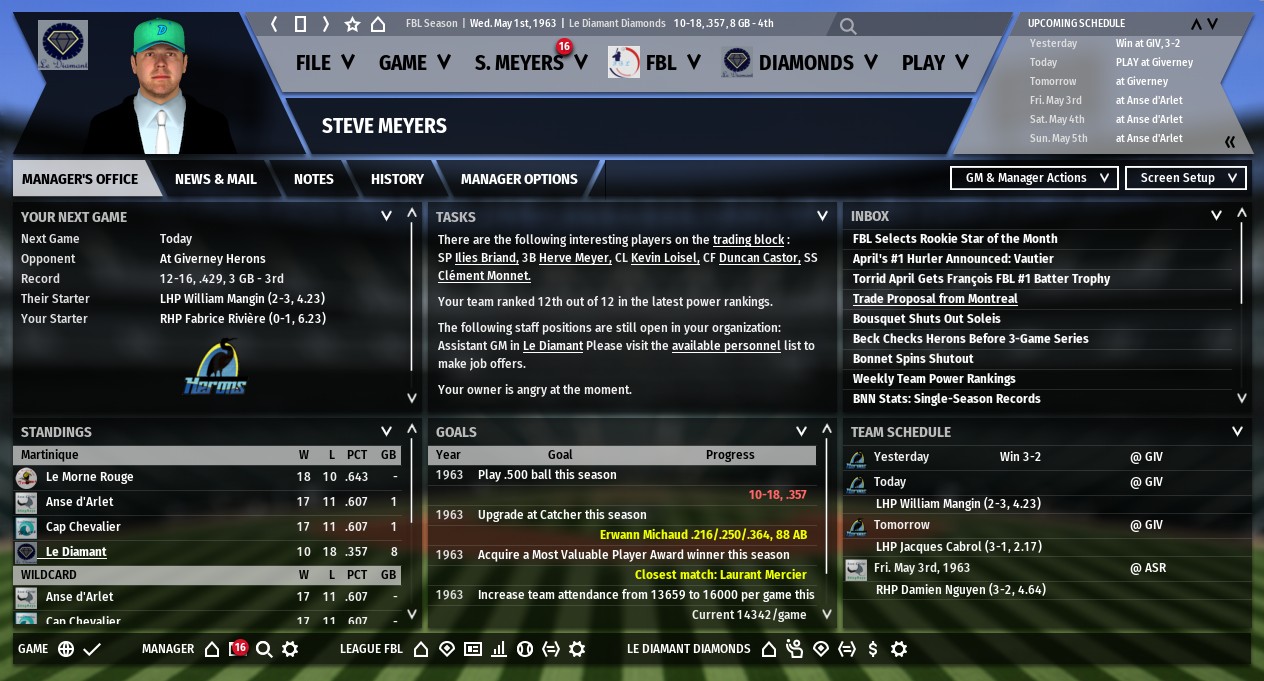Open GM & Manager Actions dropdown
Image resolution: width=1264 pixels, height=681 pixels.
(1034, 178)
